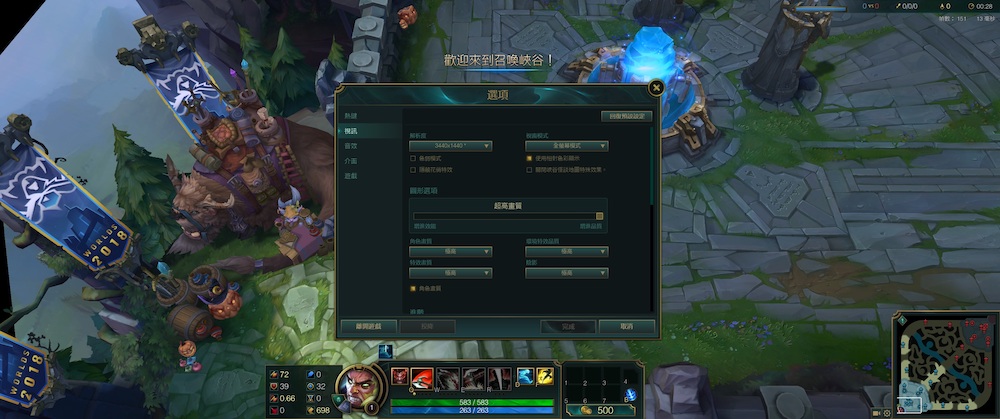
Task: Switch to the 音效 sound section
Action: 351,146
